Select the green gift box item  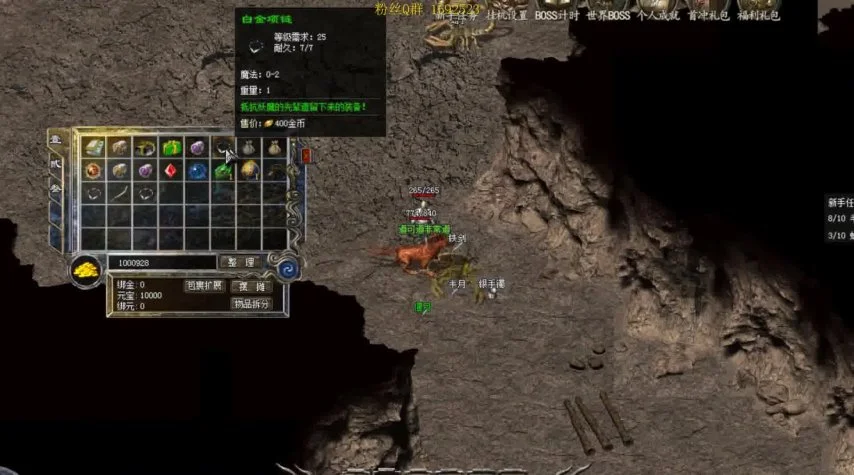click(171, 148)
